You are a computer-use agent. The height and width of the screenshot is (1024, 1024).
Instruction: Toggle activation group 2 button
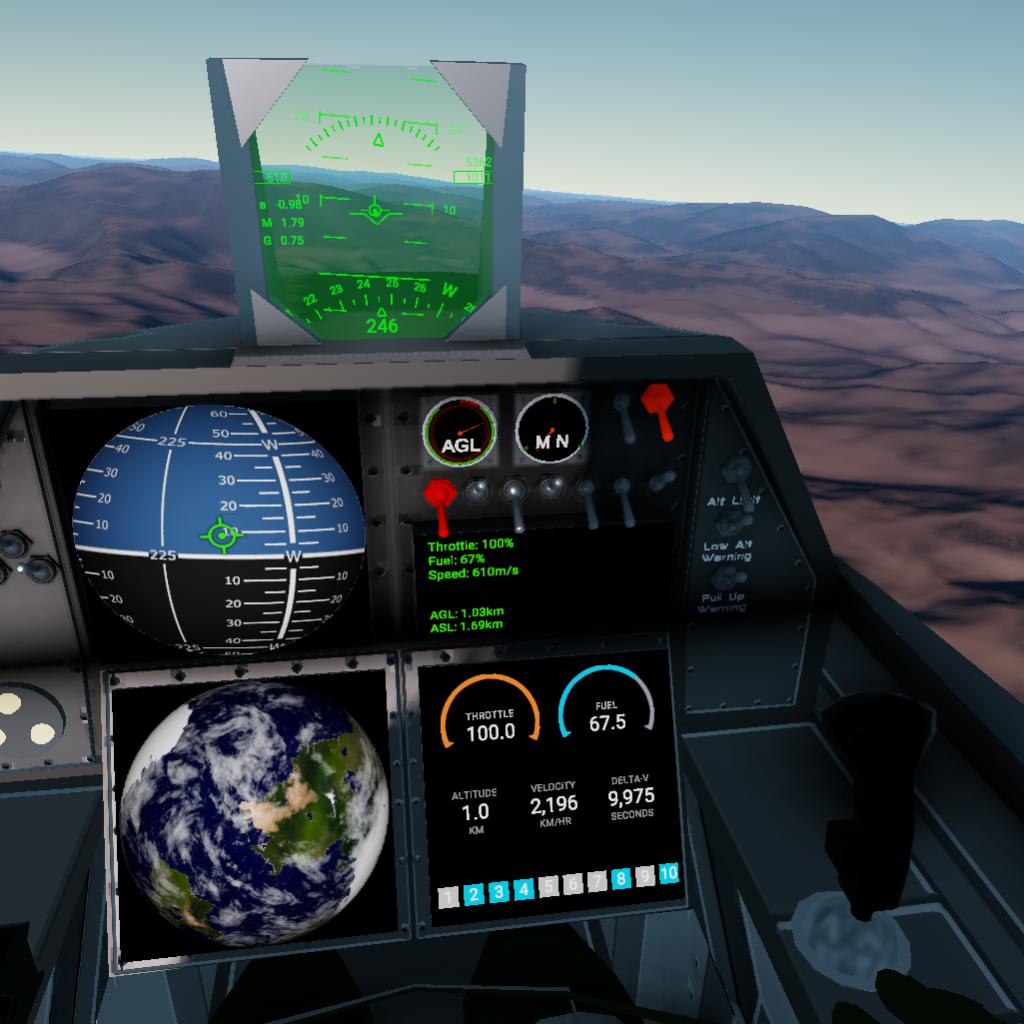474,893
